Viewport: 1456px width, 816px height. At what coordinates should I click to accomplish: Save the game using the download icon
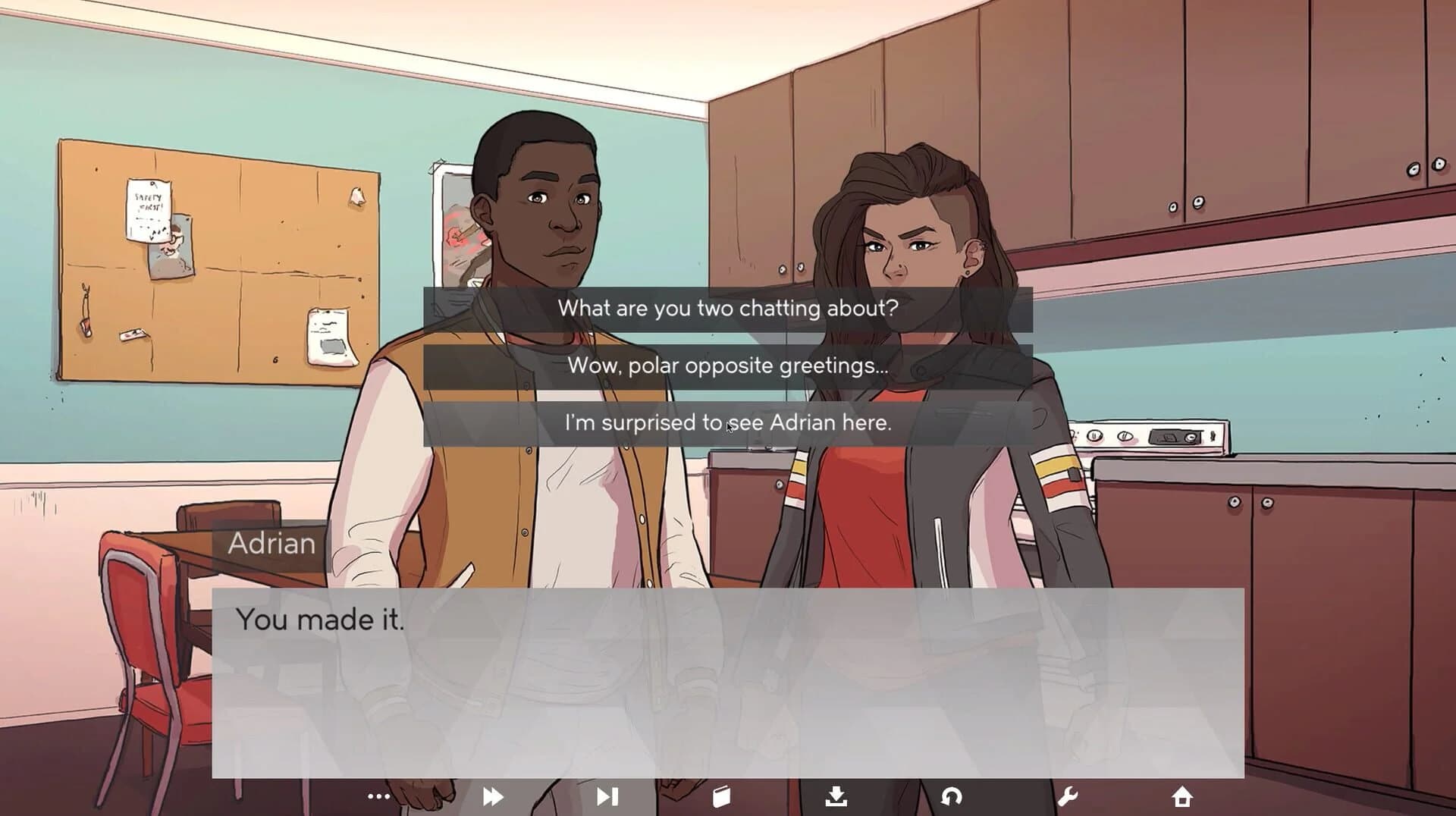coord(836,796)
